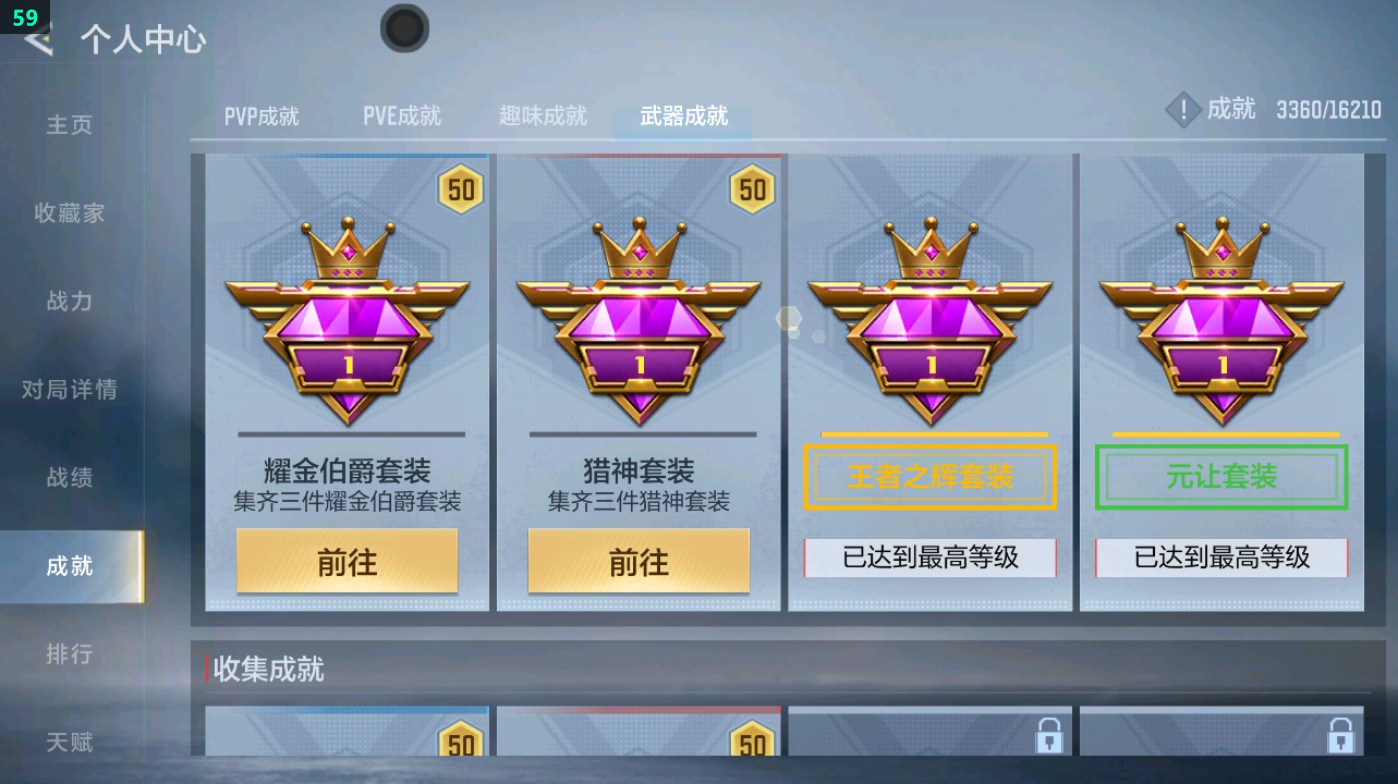
Task: Click 前往 under 猎神套装
Action: (x=638, y=561)
